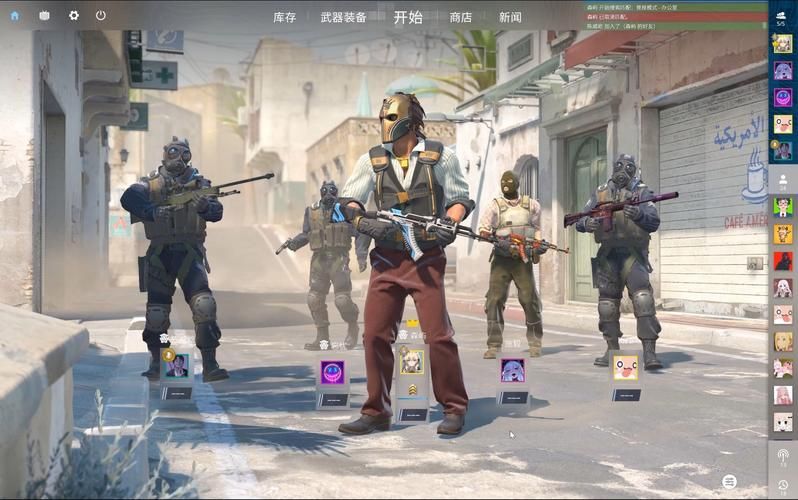Choose the purple-haired anime lobby avatar
This screenshot has width=798, height=500.
pos(512,370)
